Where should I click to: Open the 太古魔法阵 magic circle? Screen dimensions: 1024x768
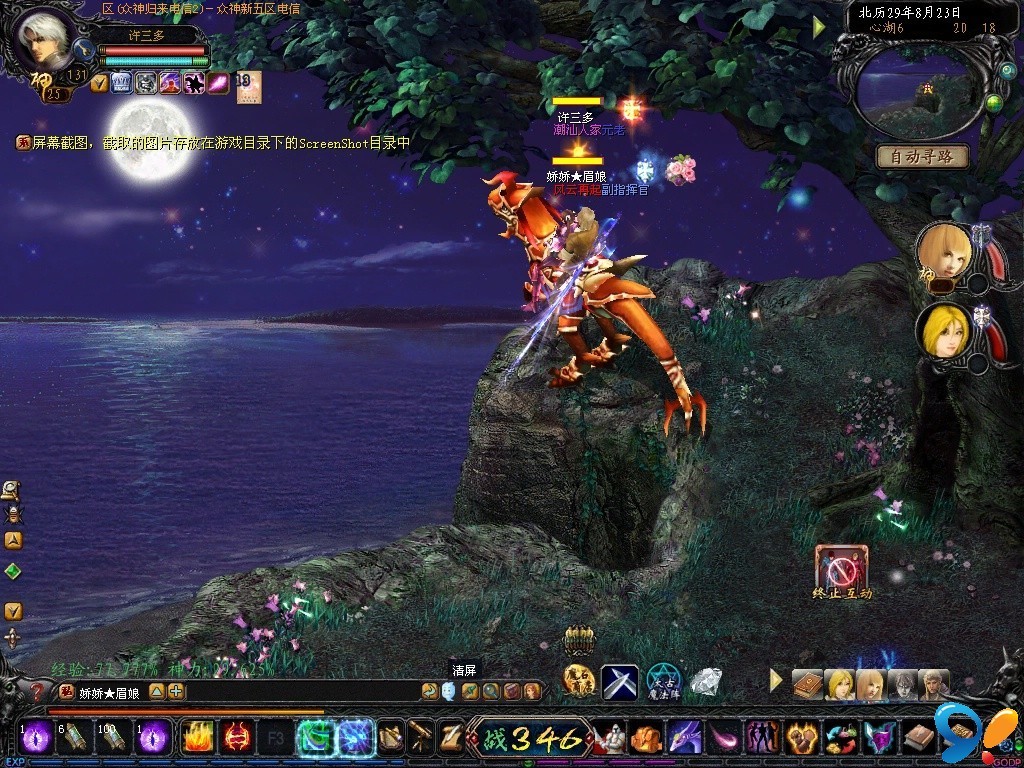(663, 682)
